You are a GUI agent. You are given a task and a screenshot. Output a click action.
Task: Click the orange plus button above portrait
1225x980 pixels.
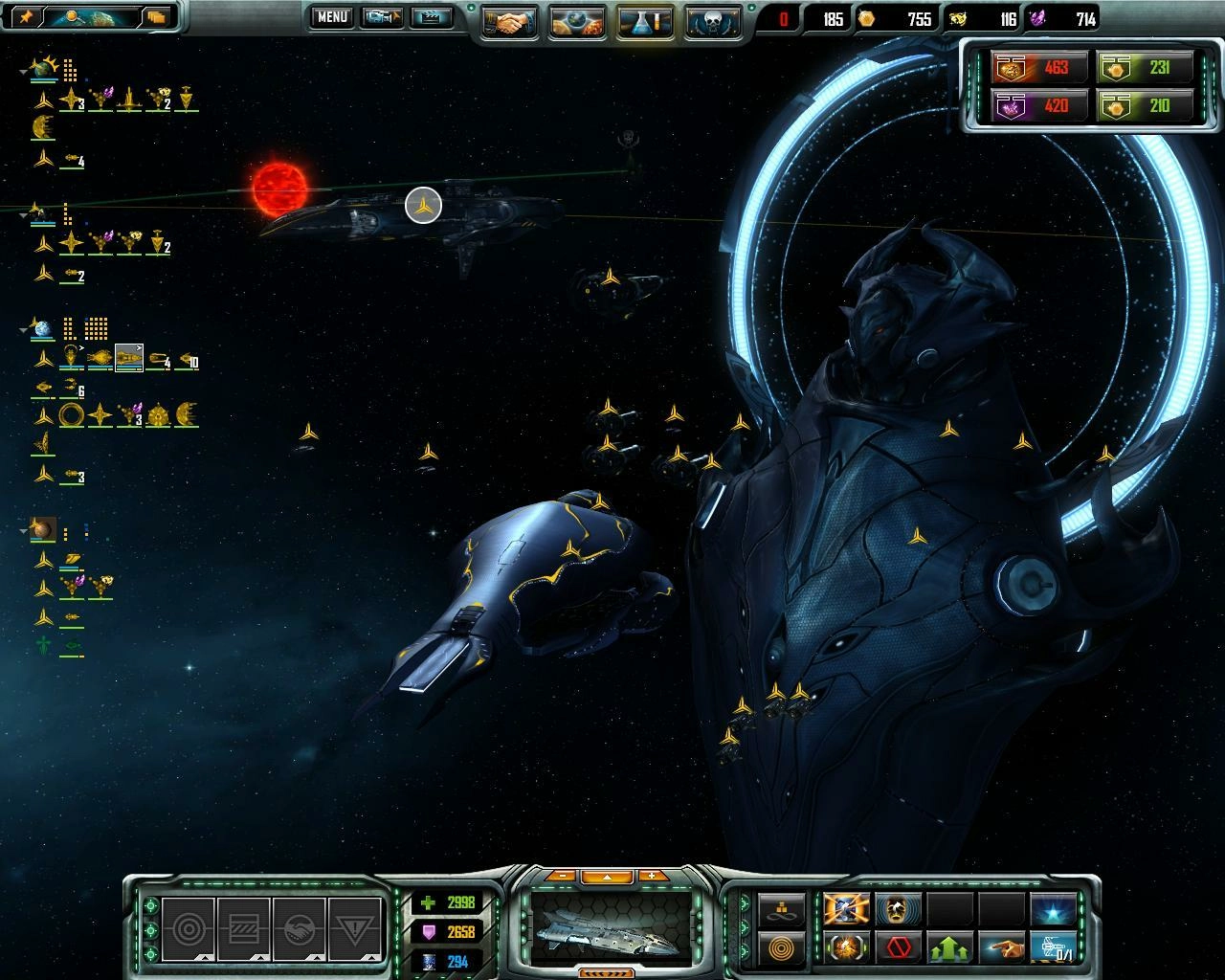pyautogui.click(x=653, y=876)
